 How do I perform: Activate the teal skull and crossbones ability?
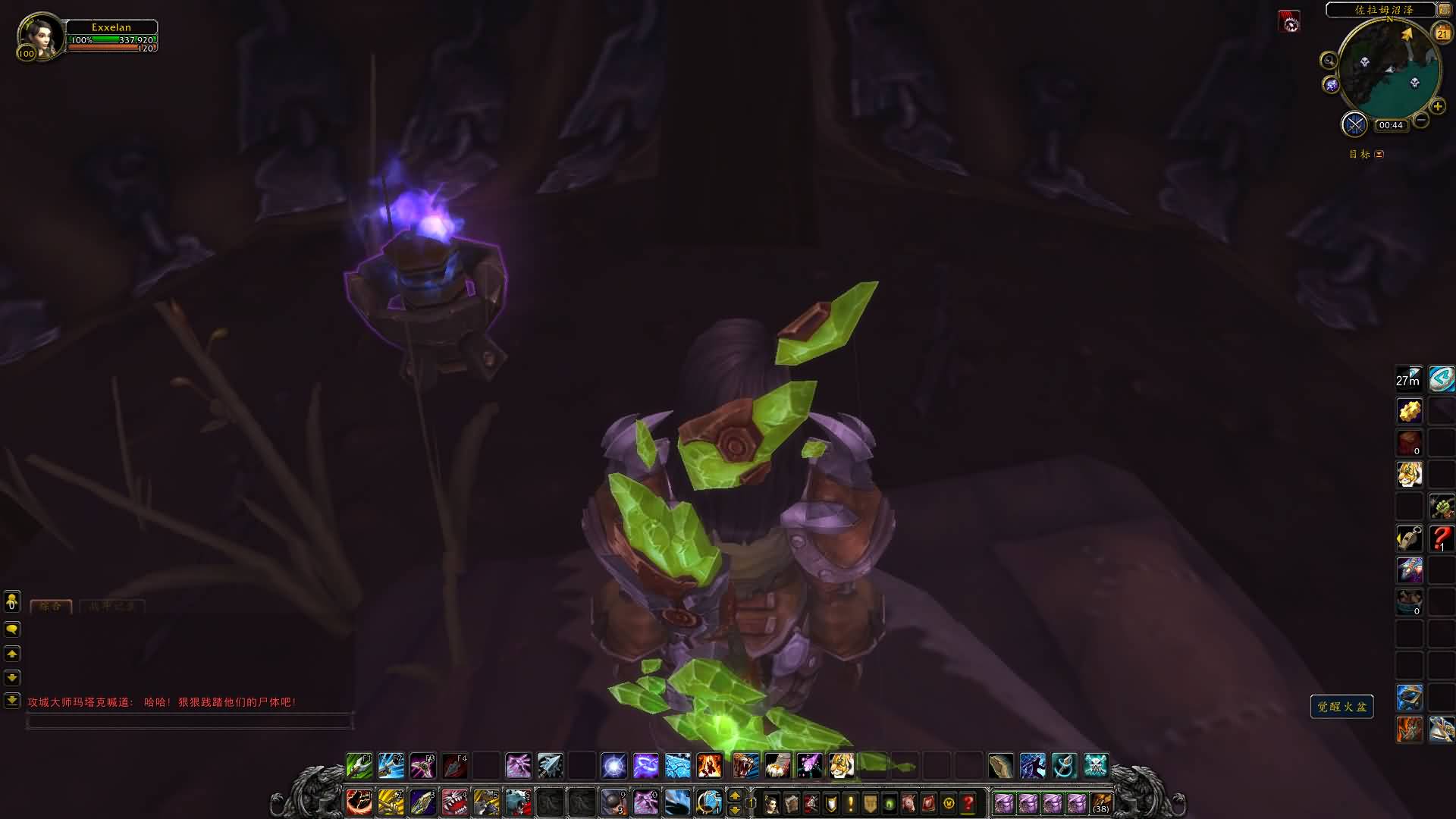[1096, 766]
